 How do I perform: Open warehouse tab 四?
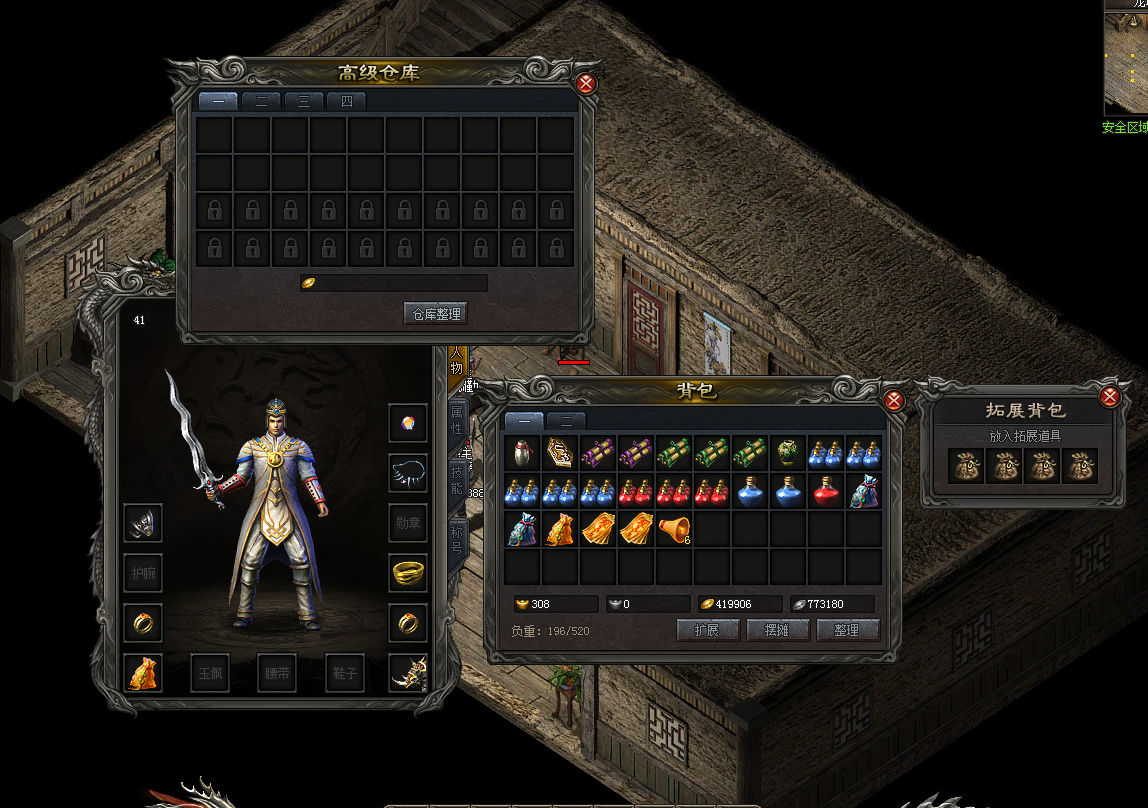tap(346, 101)
